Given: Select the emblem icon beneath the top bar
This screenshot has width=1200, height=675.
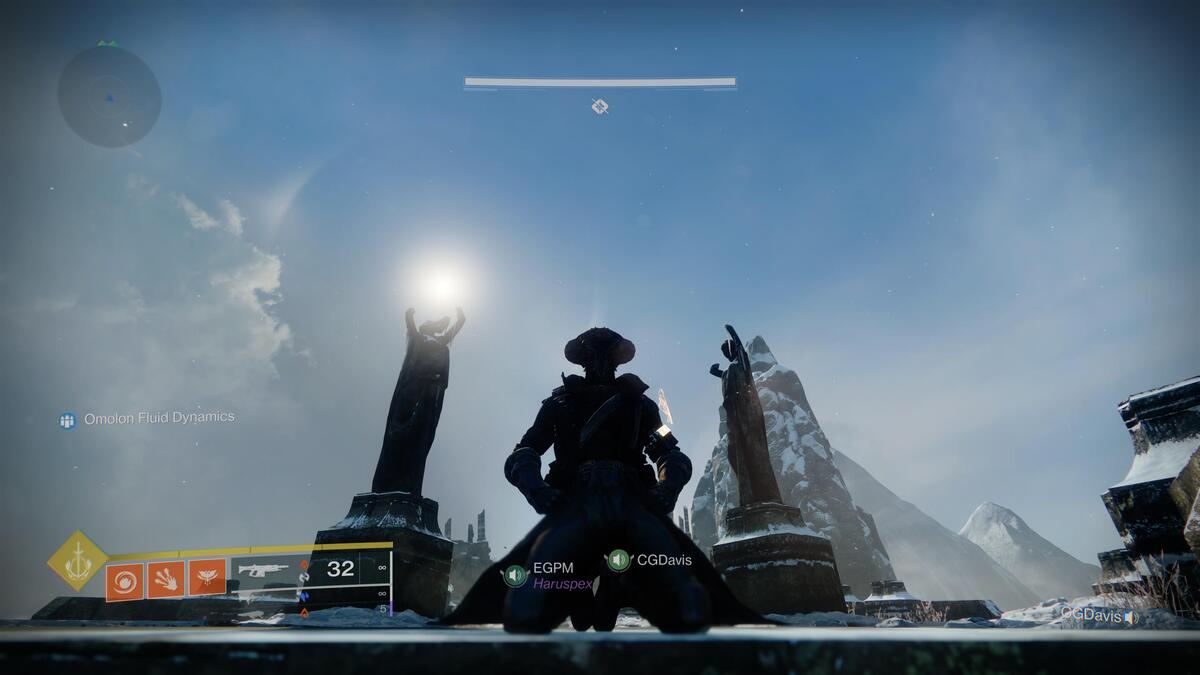Looking at the screenshot, I should (x=599, y=106).
